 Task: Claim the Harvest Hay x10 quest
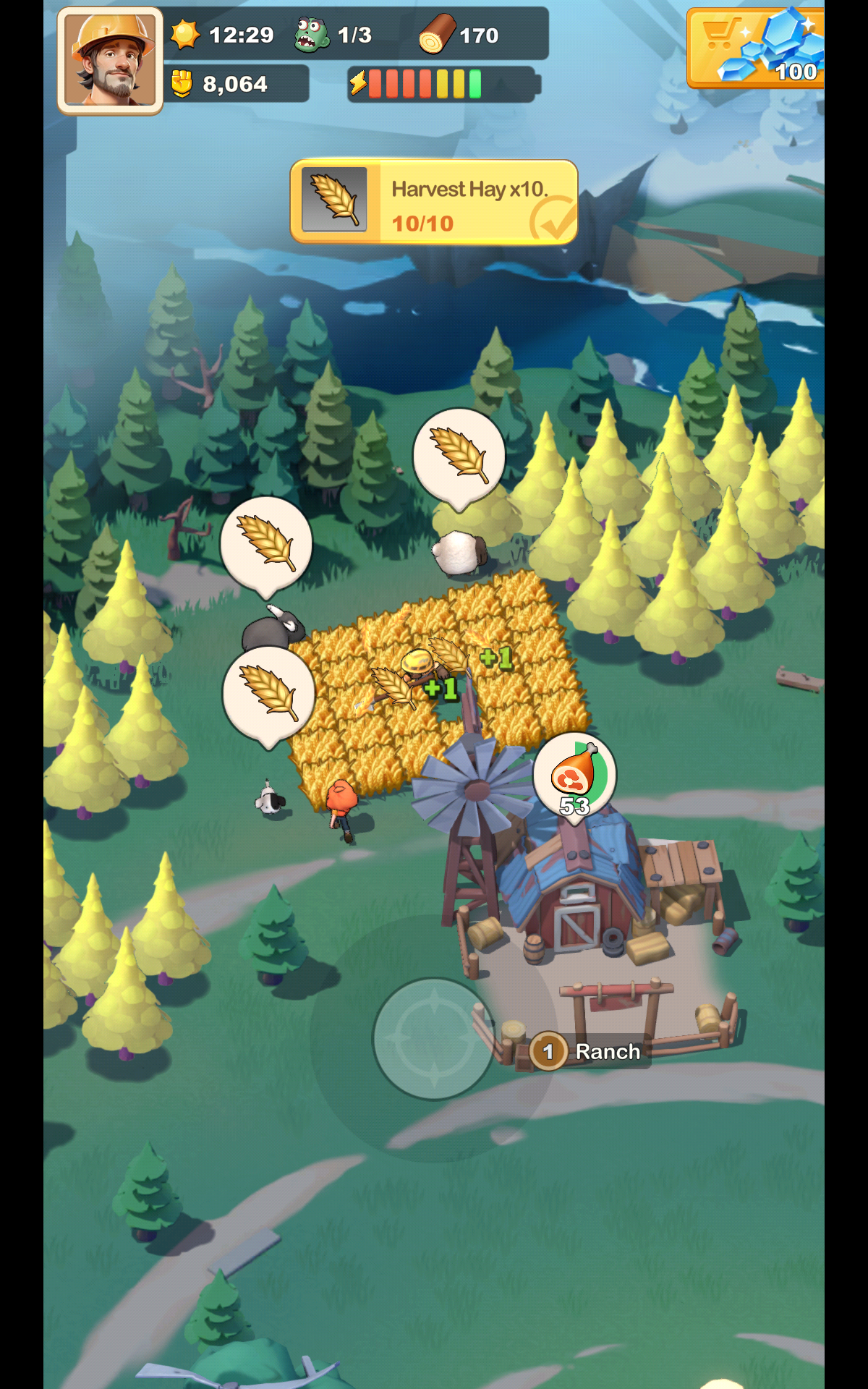click(434, 202)
